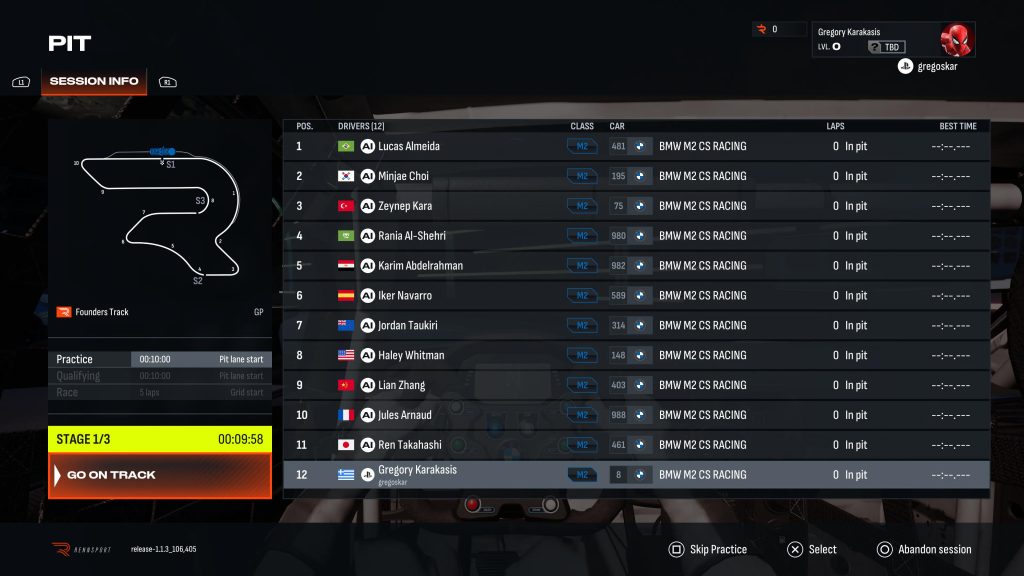Choose Zeynep Kara in the standings list
The height and width of the screenshot is (576, 1024).
pos(636,206)
